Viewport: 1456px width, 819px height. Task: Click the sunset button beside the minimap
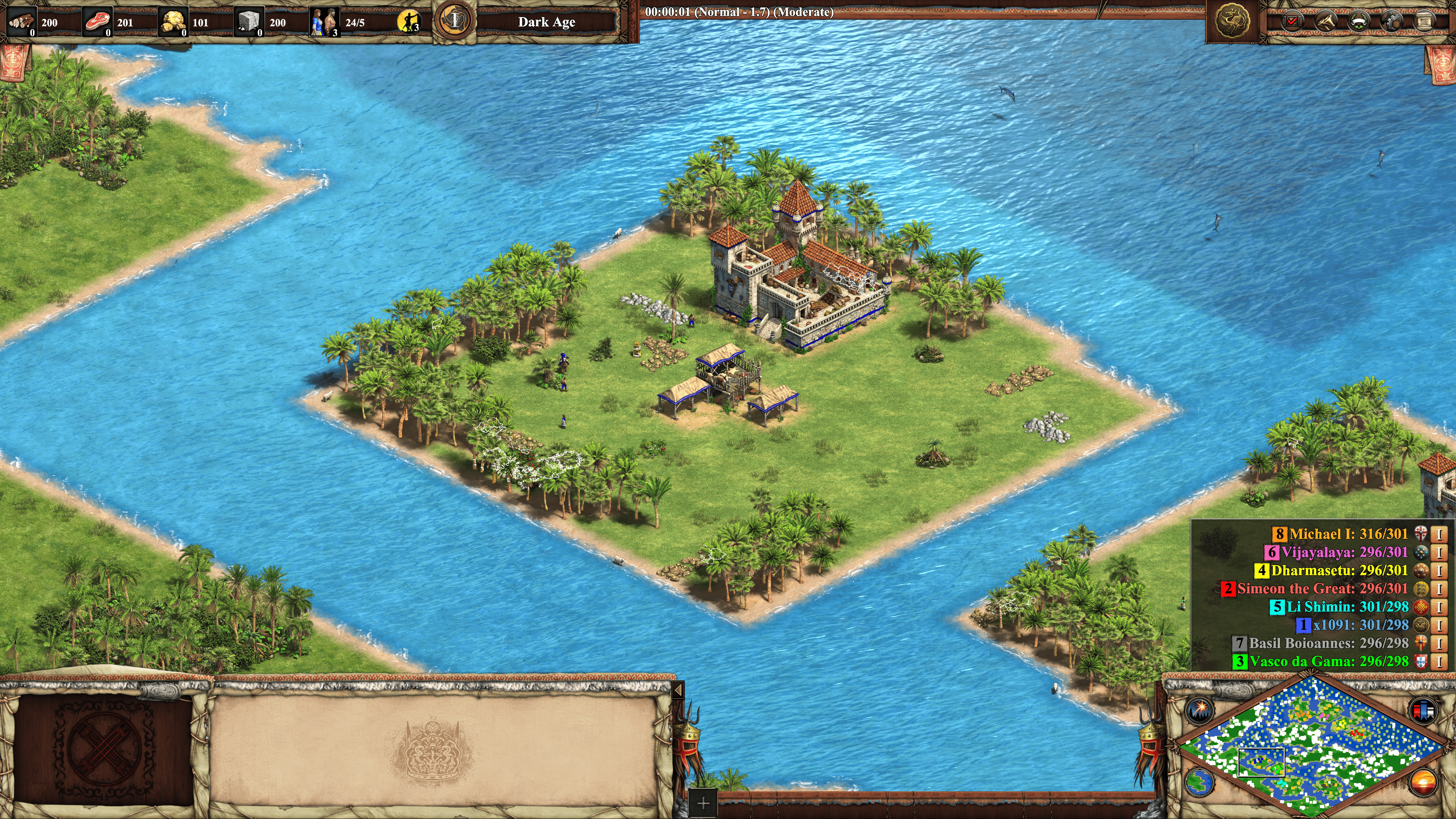1424,782
